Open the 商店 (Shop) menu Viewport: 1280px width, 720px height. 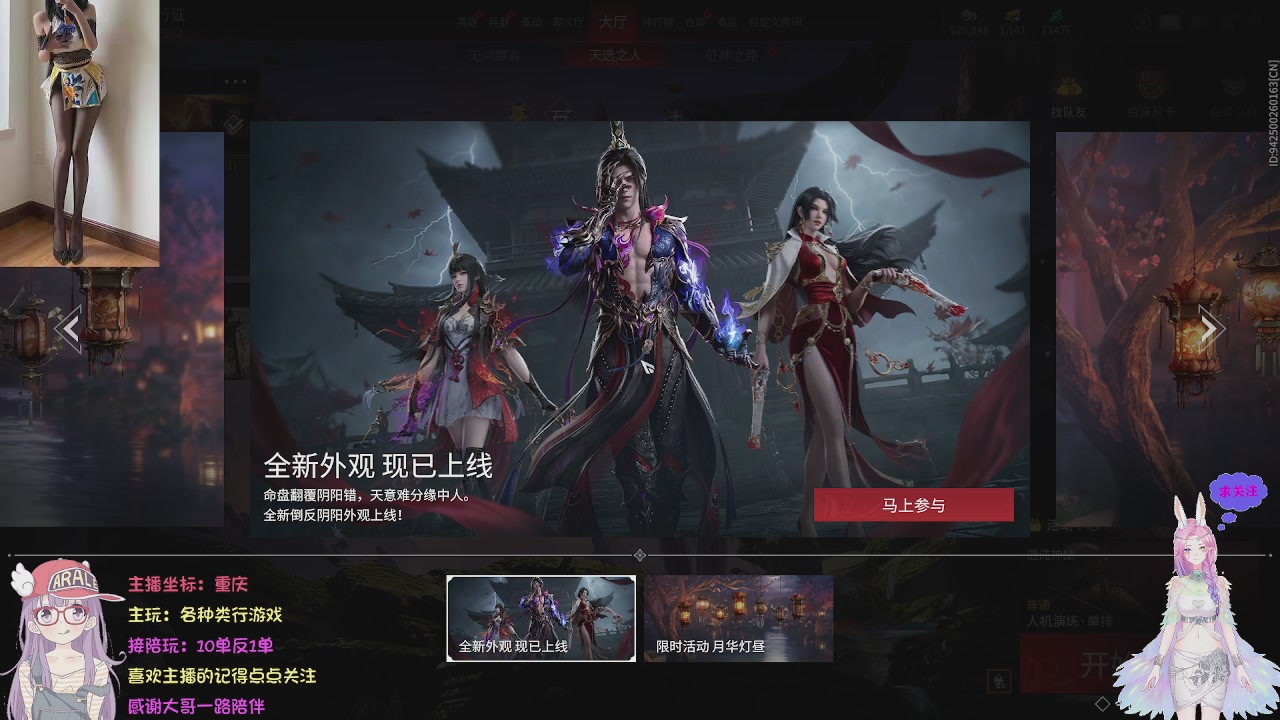[729, 19]
